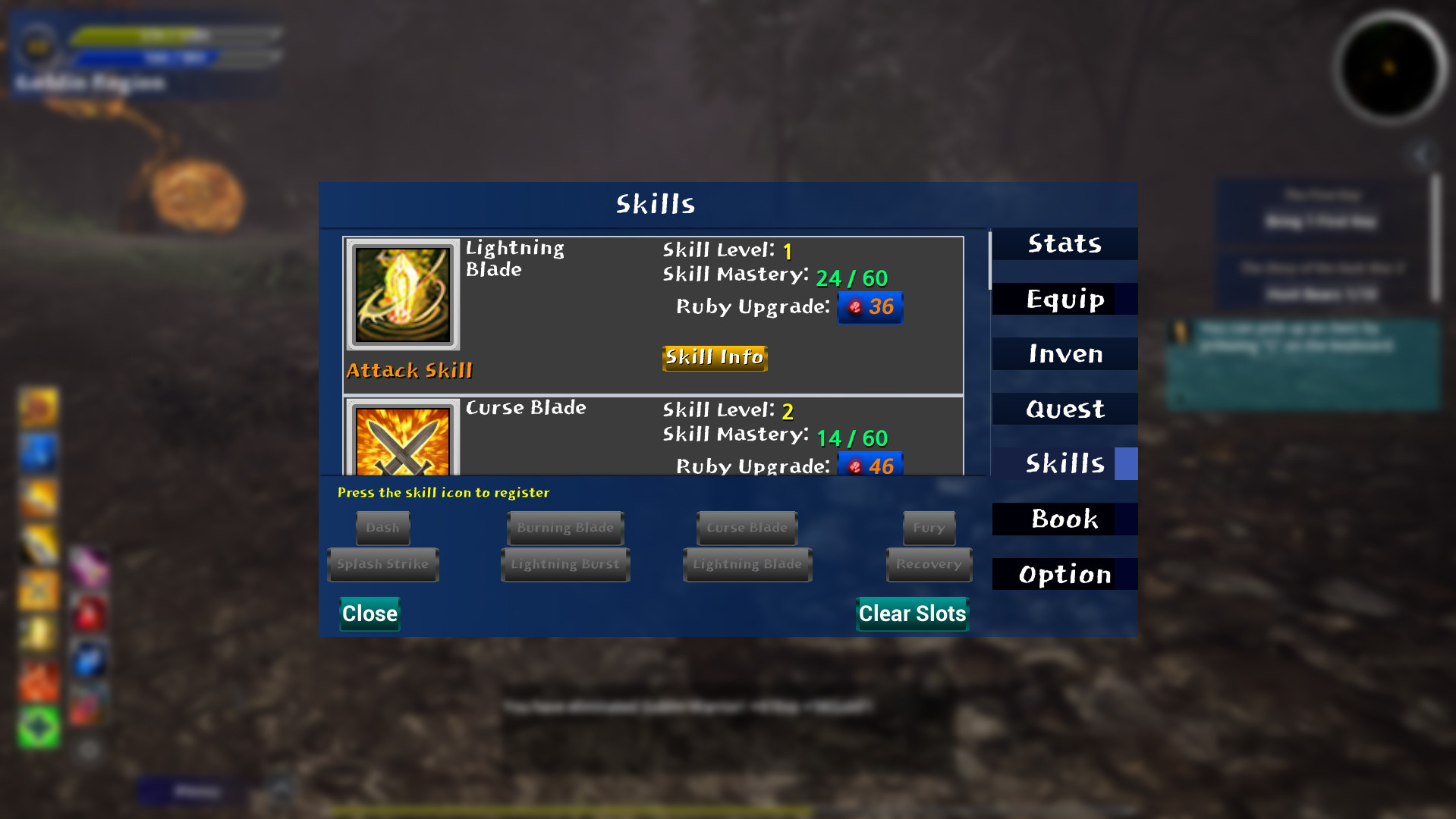Click the topmost icon of the left quickbar
The height and width of the screenshot is (819, 1456).
[38, 408]
